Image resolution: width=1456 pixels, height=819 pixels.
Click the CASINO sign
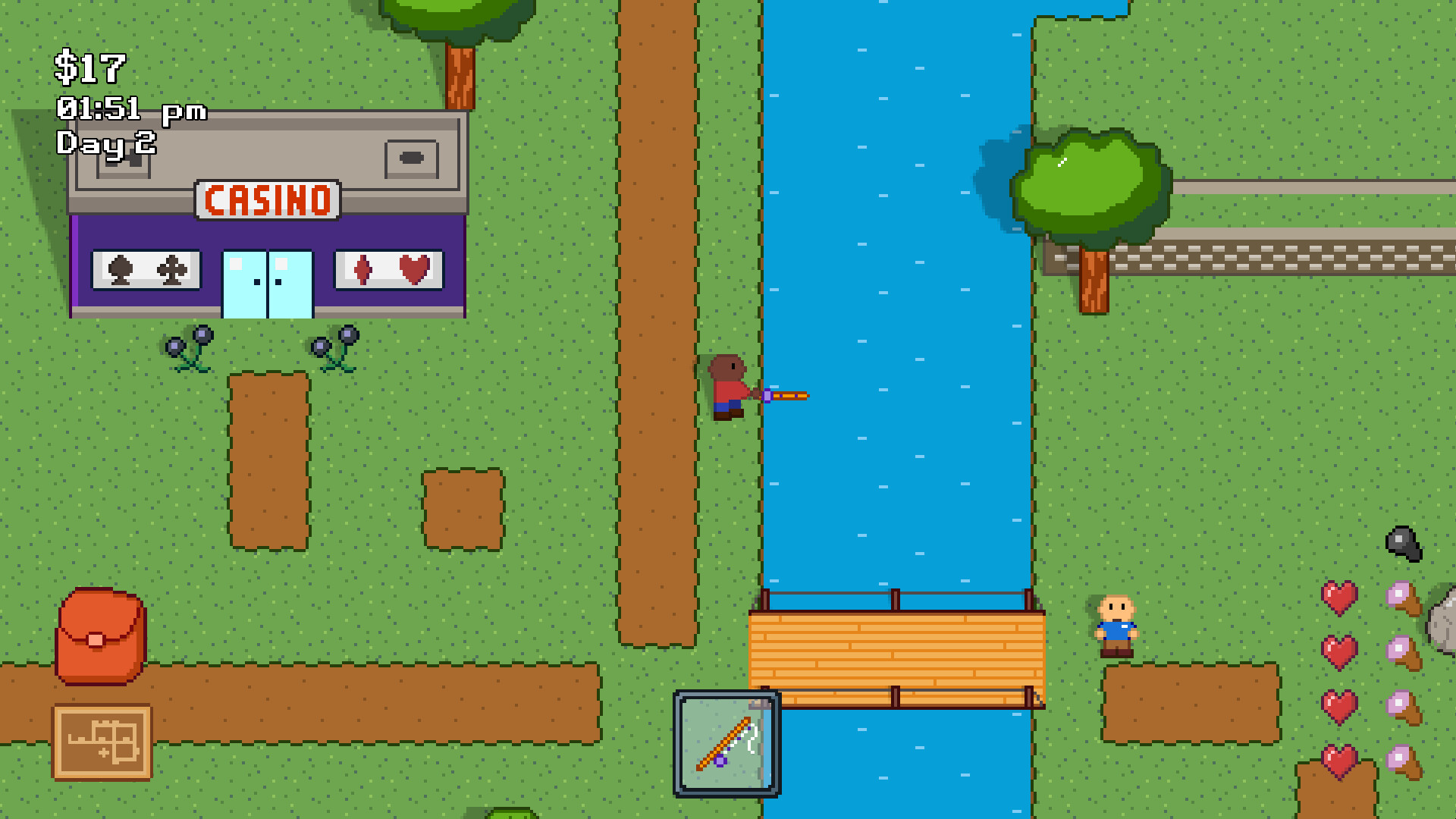click(269, 199)
